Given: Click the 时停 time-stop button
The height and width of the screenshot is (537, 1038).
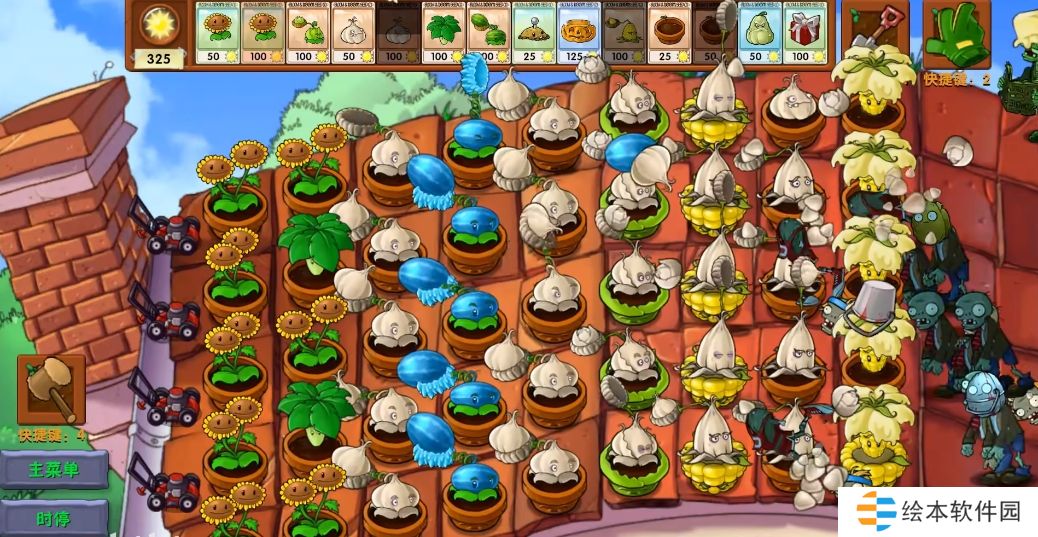Looking at the screenshot, I should point(54,517).
